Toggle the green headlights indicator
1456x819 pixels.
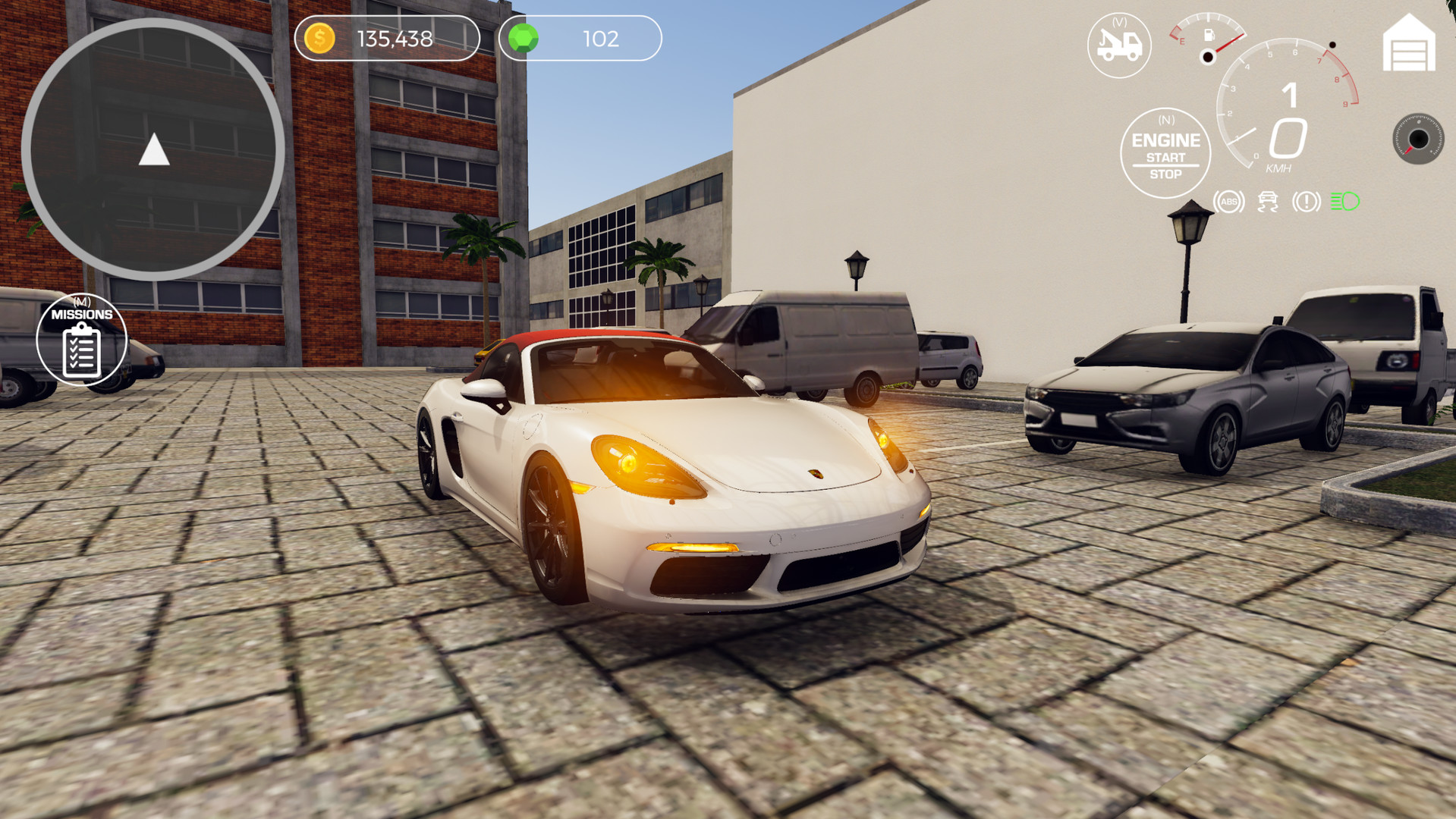point(1343,200)
